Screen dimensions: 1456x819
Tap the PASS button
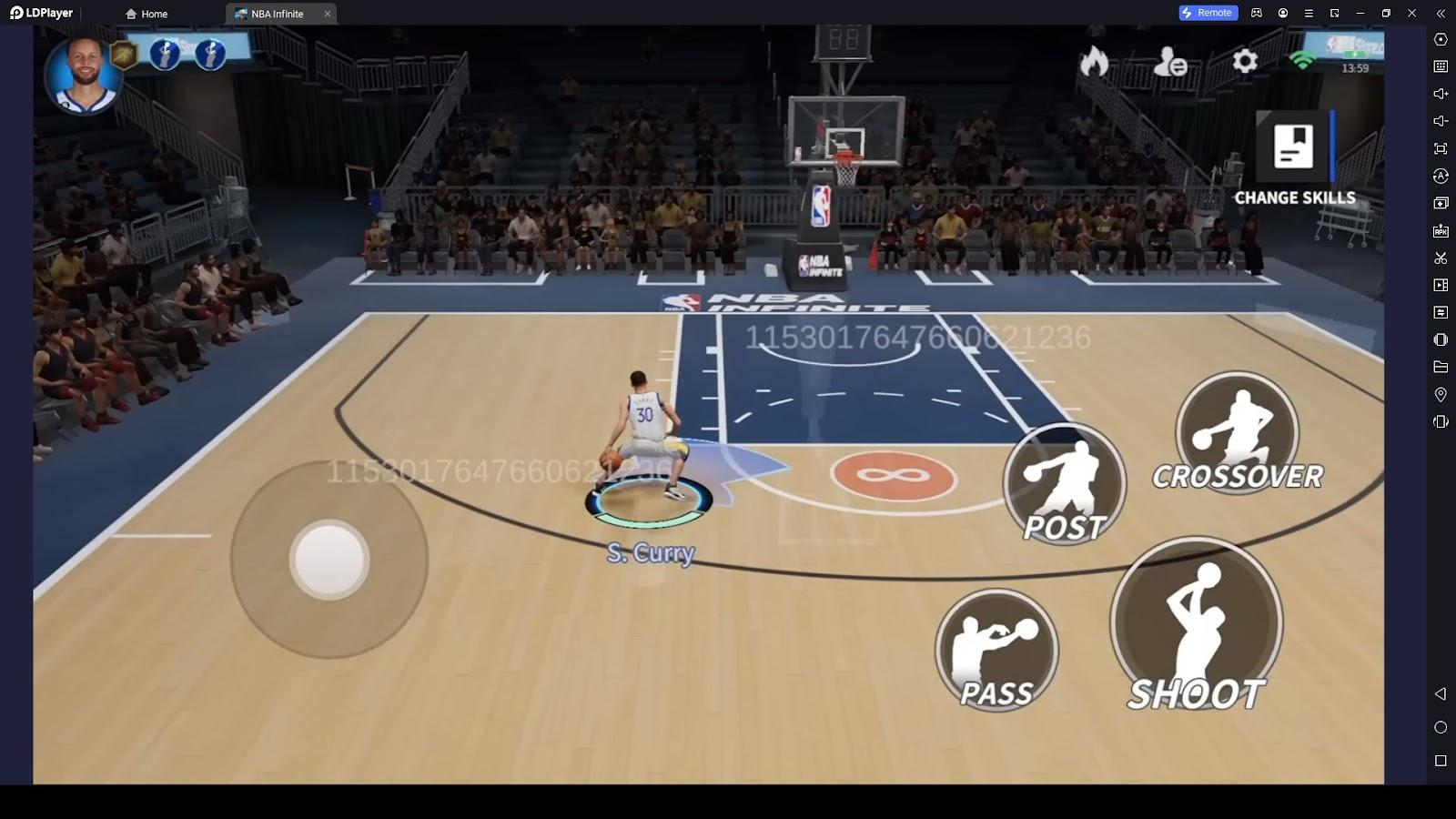(997, 649)
